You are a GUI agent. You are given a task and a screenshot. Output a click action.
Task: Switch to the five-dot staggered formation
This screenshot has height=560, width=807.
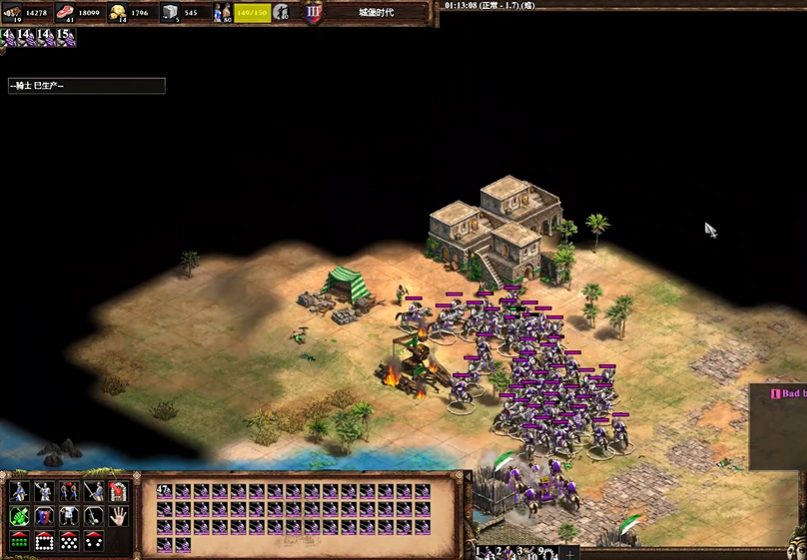(x=68, y=541)
